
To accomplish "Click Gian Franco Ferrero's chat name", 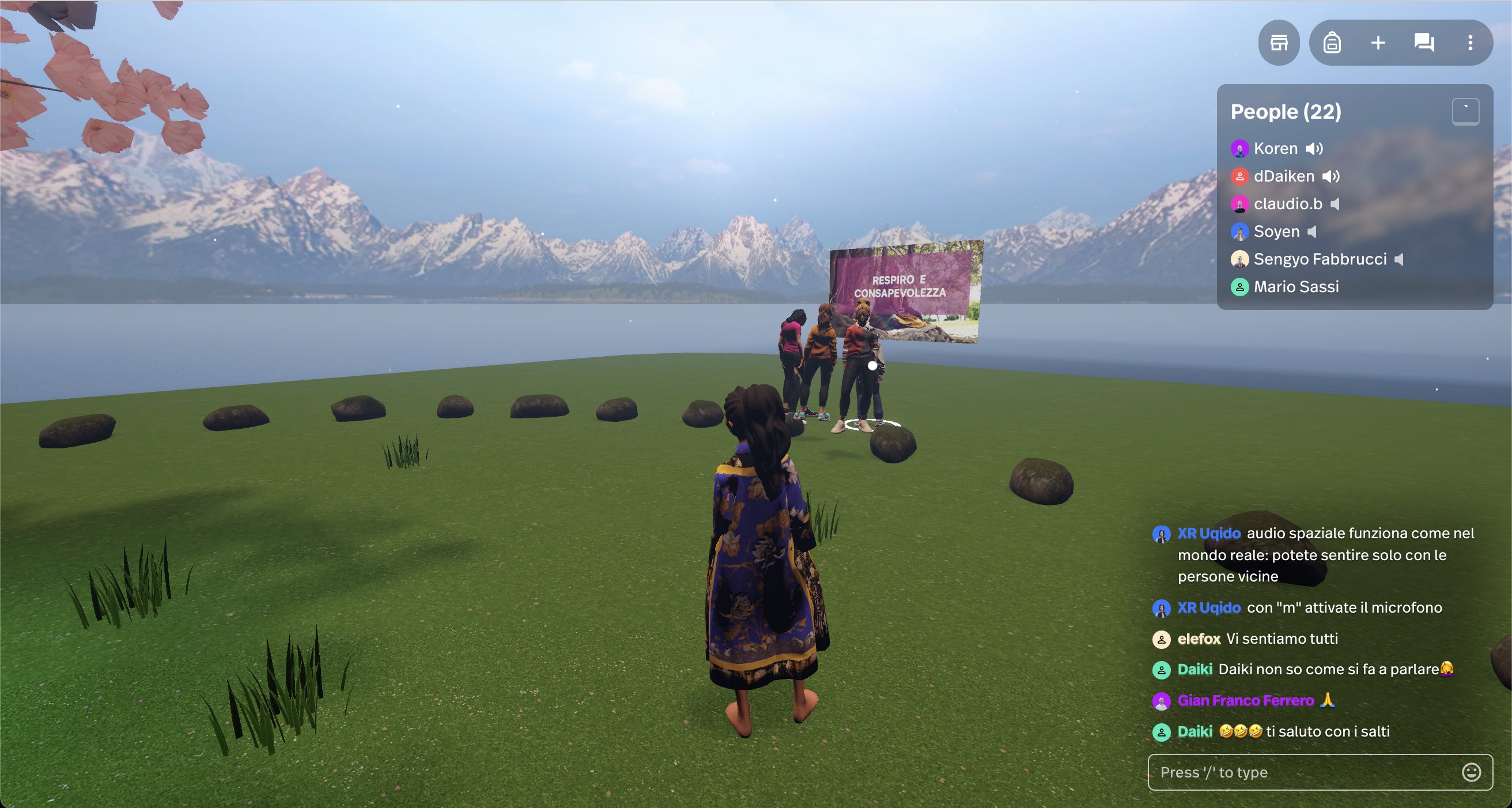I will 1245,701.
